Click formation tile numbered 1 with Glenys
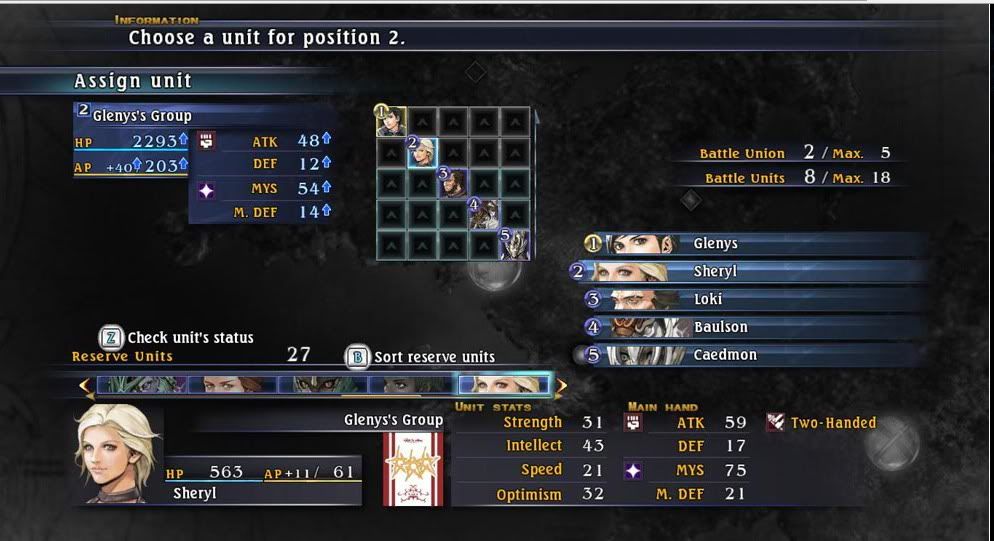This screenshot has width=994, height=541. (392, 121)
